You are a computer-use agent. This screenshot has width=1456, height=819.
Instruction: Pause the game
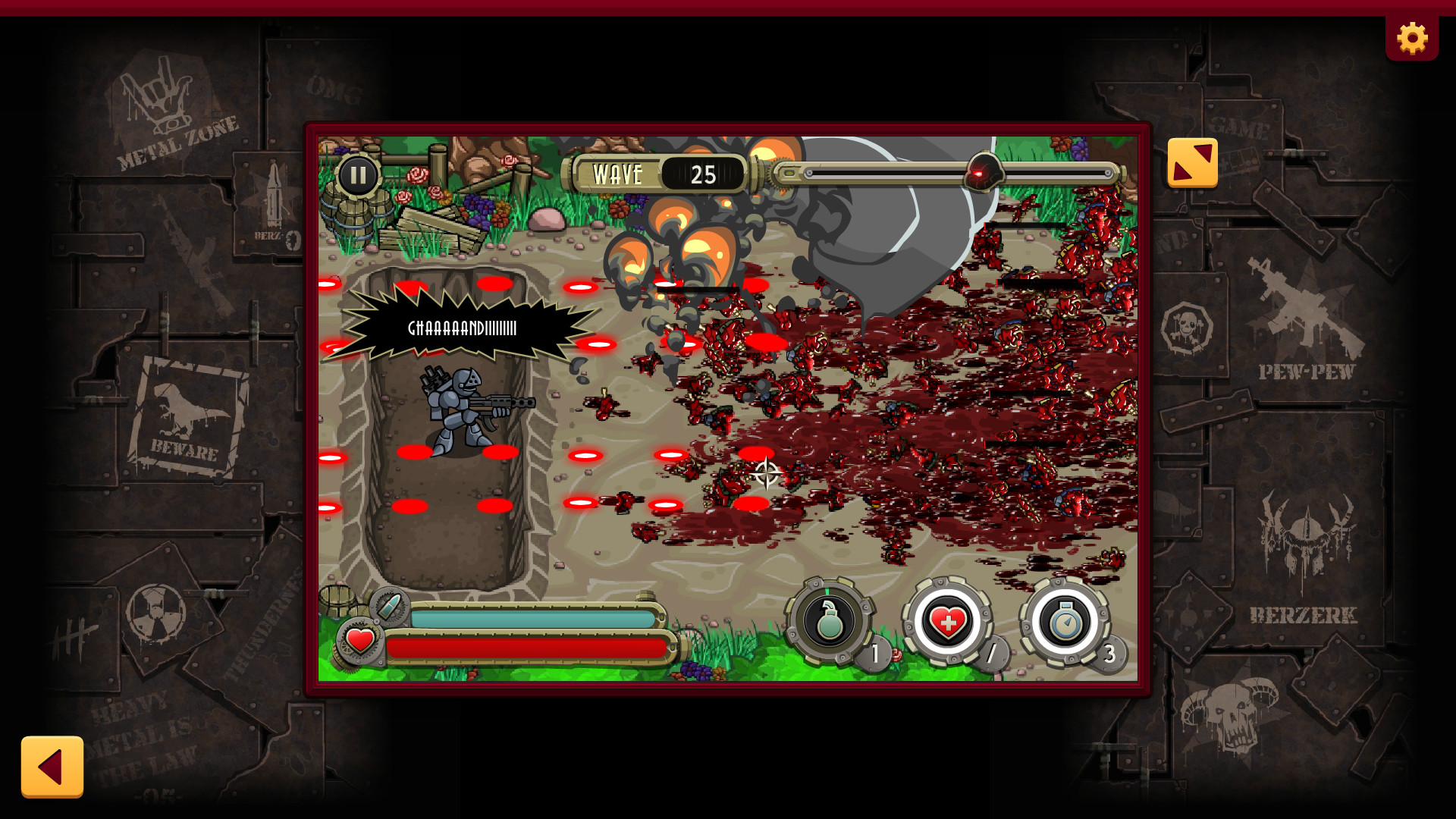tap(360, 174)
